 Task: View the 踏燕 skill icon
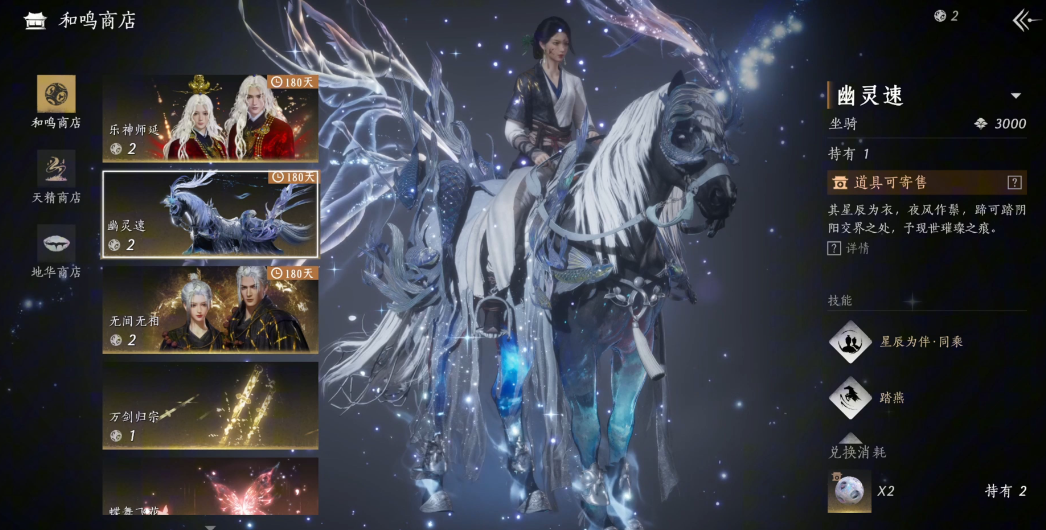(849, 397)
